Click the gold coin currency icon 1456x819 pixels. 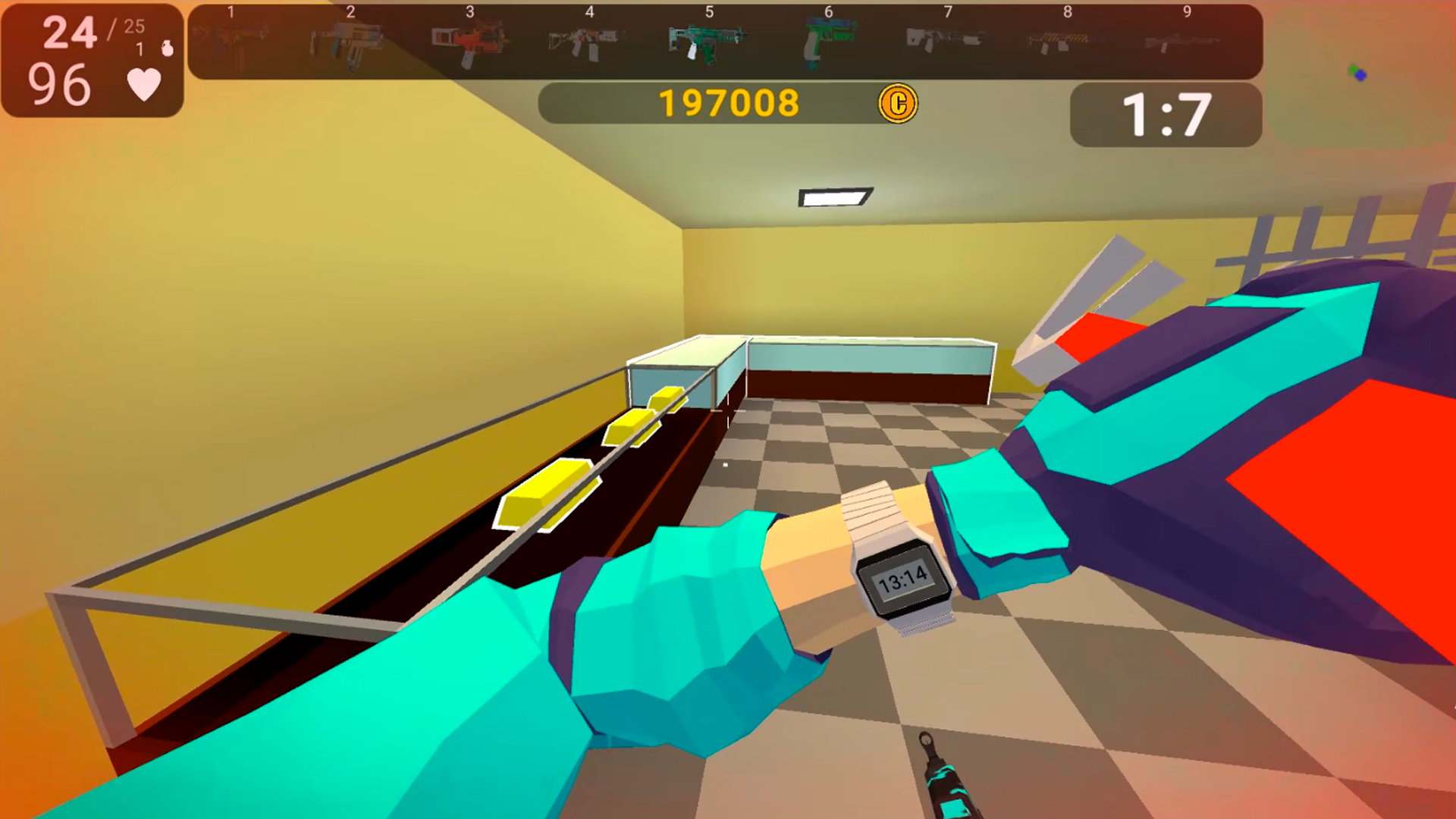898,102
